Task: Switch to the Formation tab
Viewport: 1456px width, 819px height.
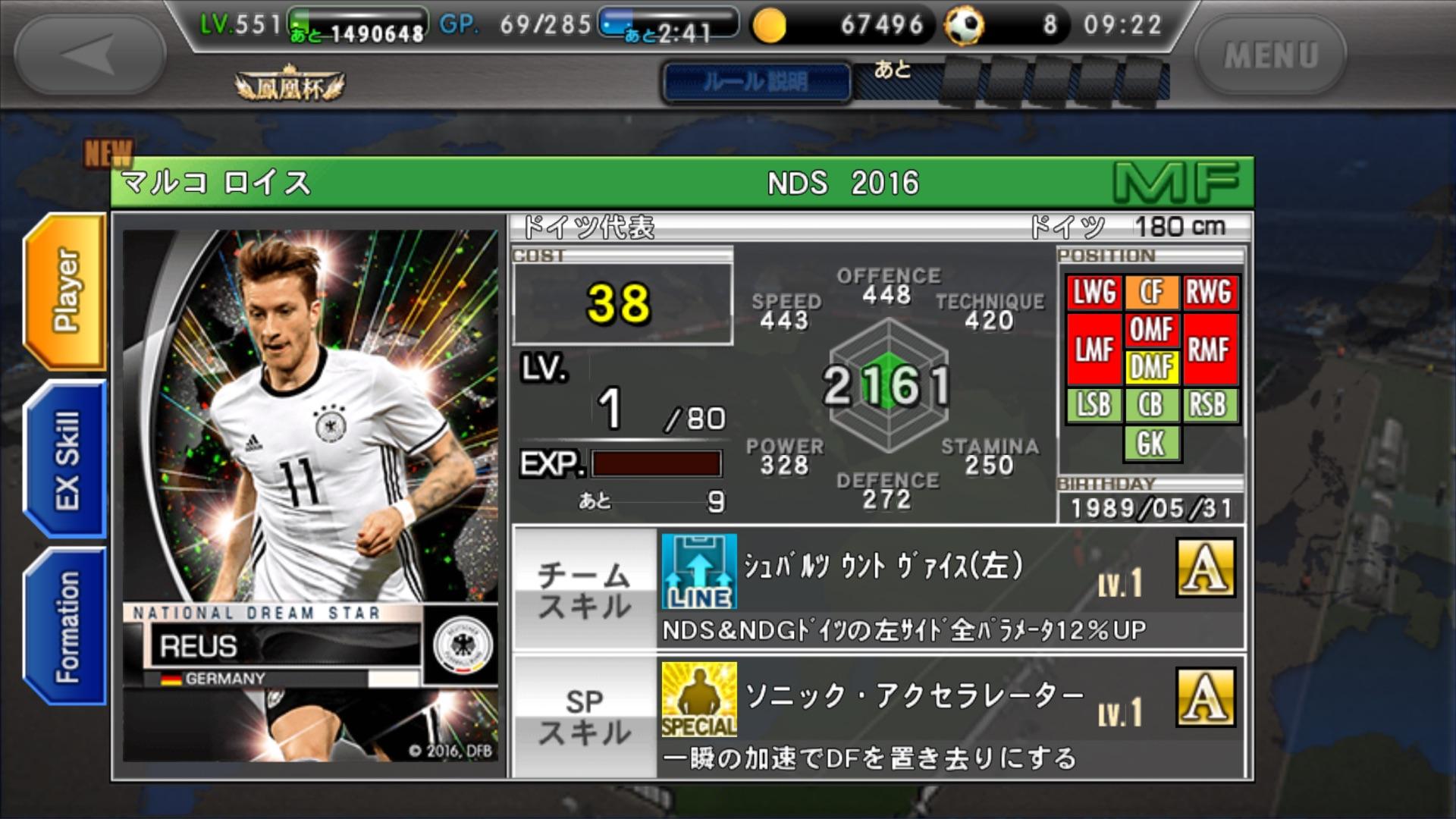Action: [x=67, y=627]
